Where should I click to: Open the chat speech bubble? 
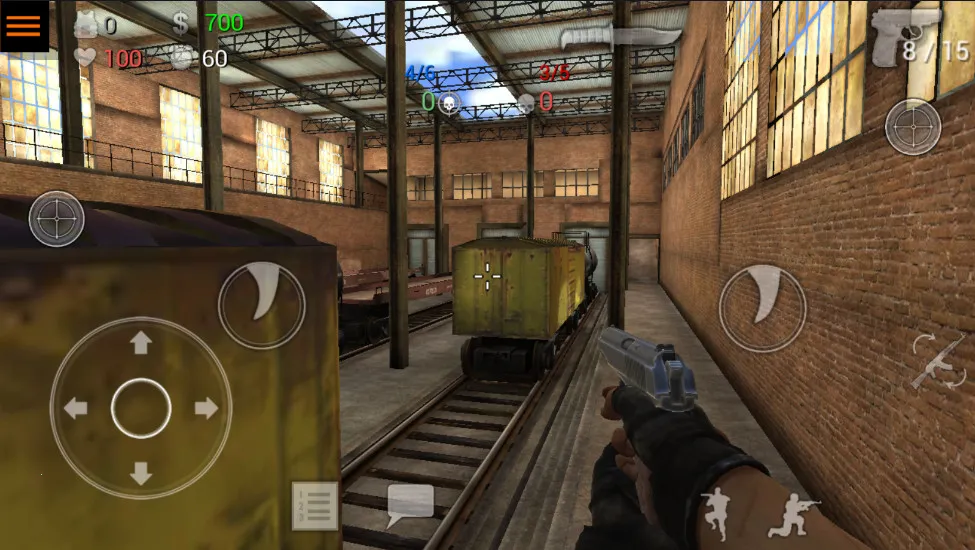pyautogui.click(x=410, y=505)
